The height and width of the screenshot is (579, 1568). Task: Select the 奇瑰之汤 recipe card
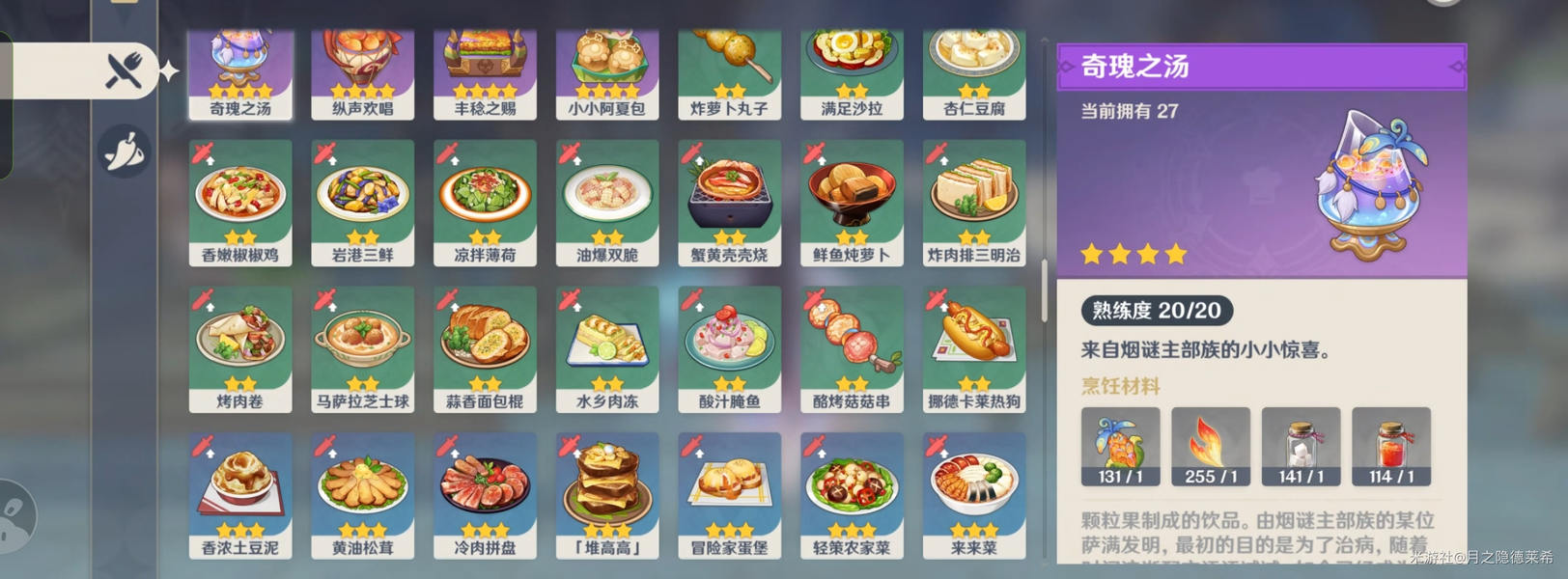(240, 74)
